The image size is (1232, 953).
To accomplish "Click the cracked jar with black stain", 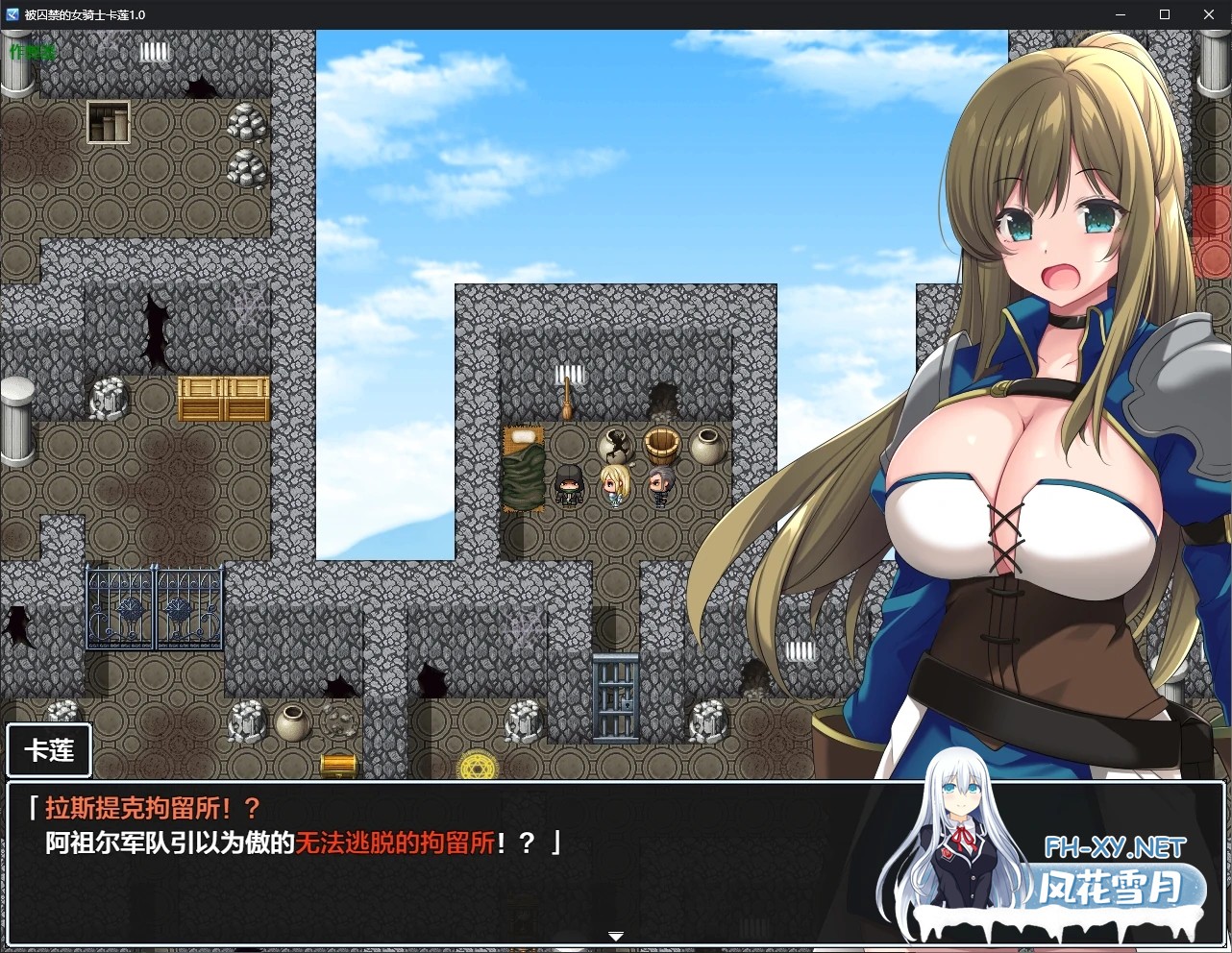I will point(615,442).
